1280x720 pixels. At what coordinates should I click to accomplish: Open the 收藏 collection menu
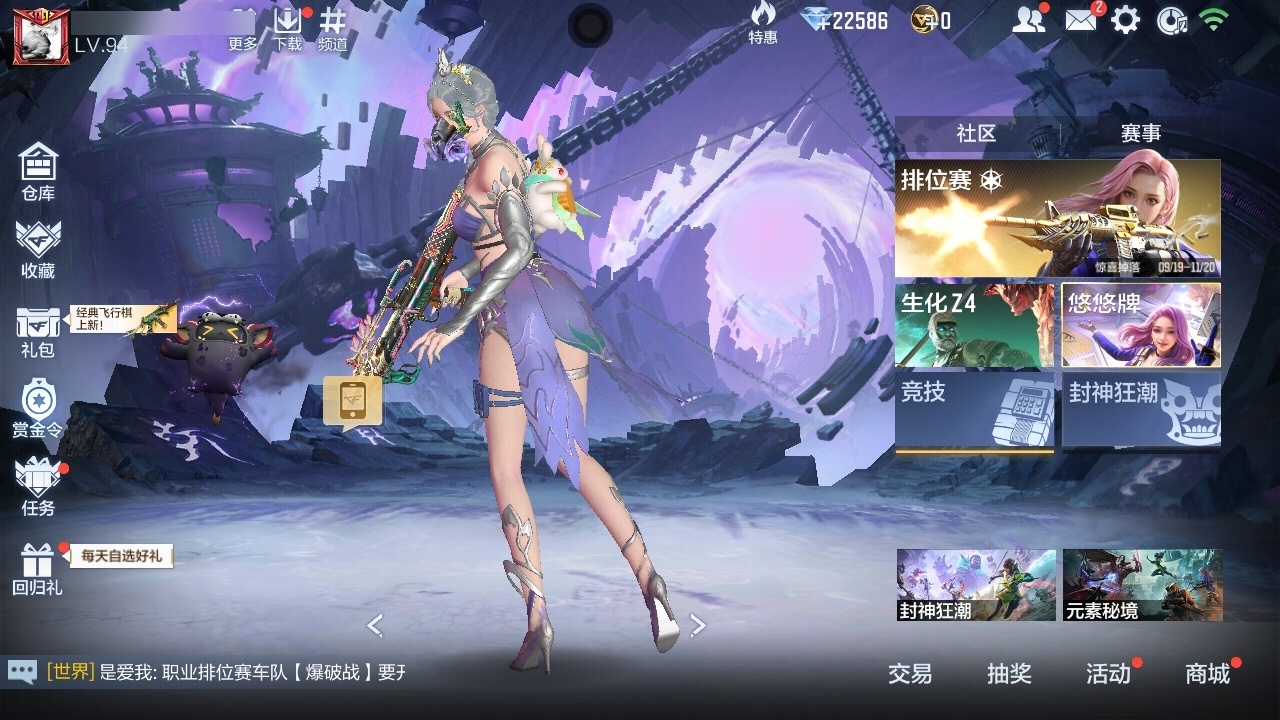(38, 249)
